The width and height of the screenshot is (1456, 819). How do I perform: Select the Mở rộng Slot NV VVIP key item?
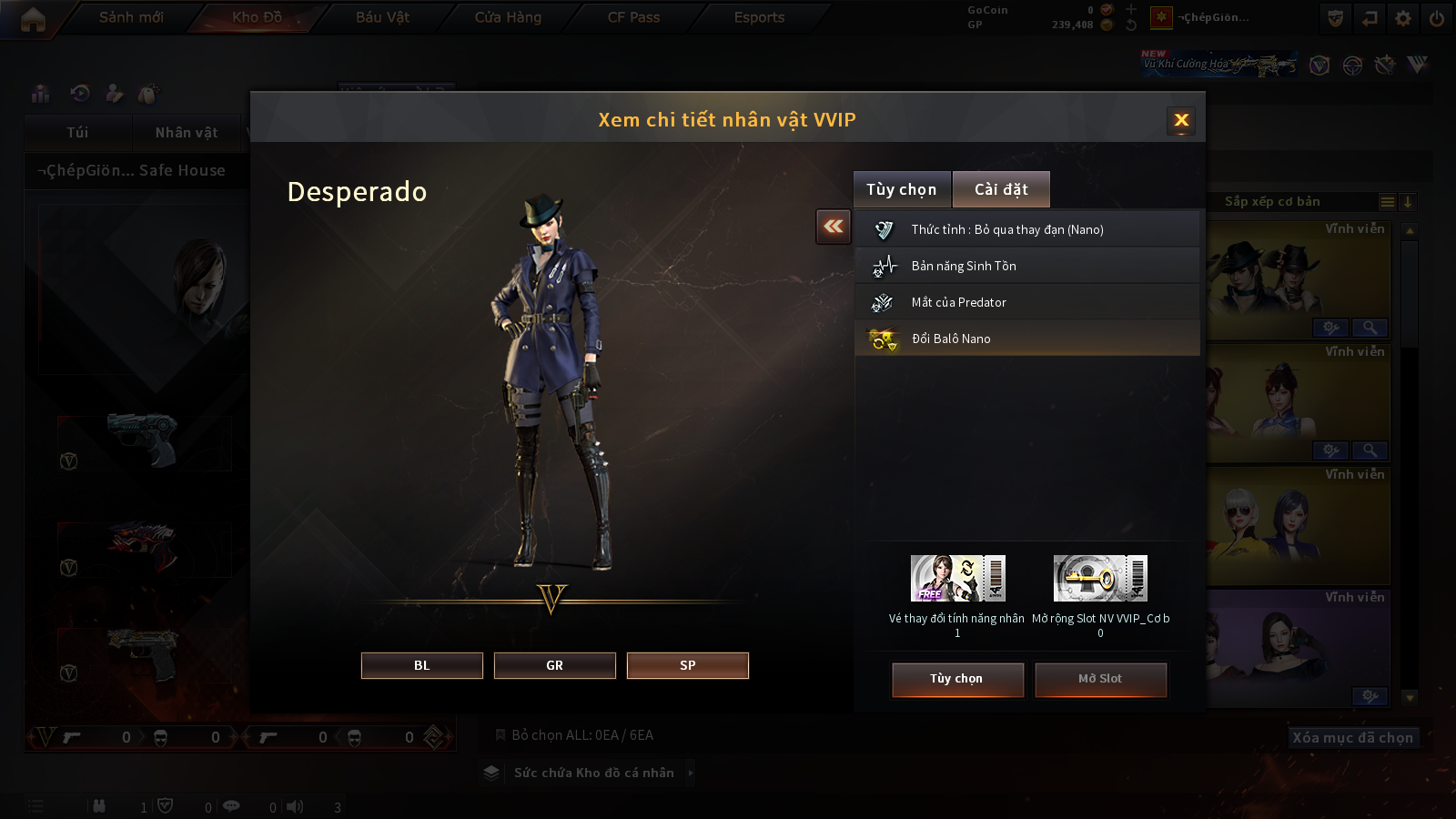[x=1100, y=579]
